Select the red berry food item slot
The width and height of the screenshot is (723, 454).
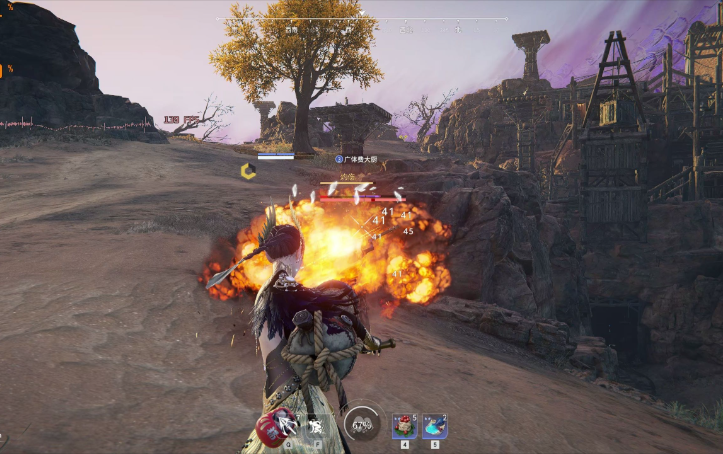coord(404,426)
